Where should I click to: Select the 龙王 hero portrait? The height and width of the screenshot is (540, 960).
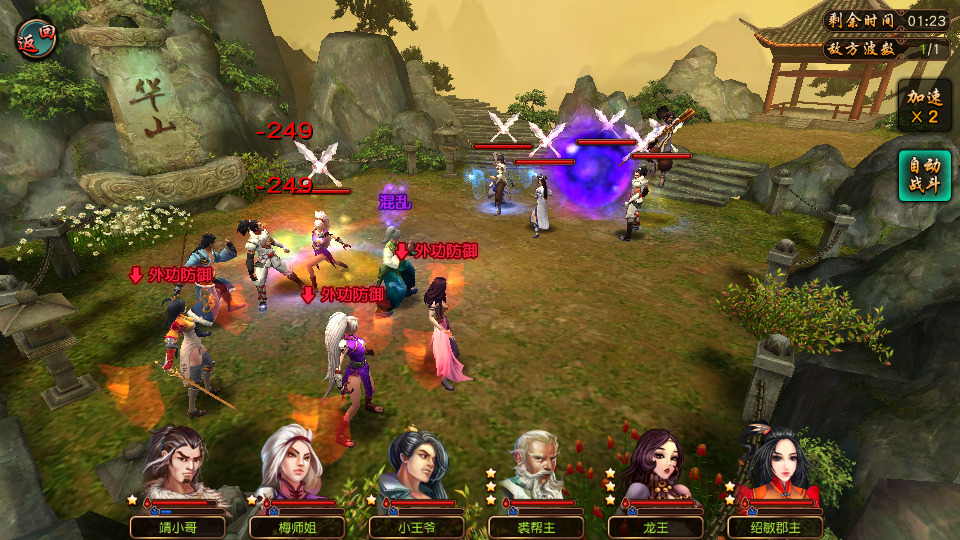pos(656,468)
